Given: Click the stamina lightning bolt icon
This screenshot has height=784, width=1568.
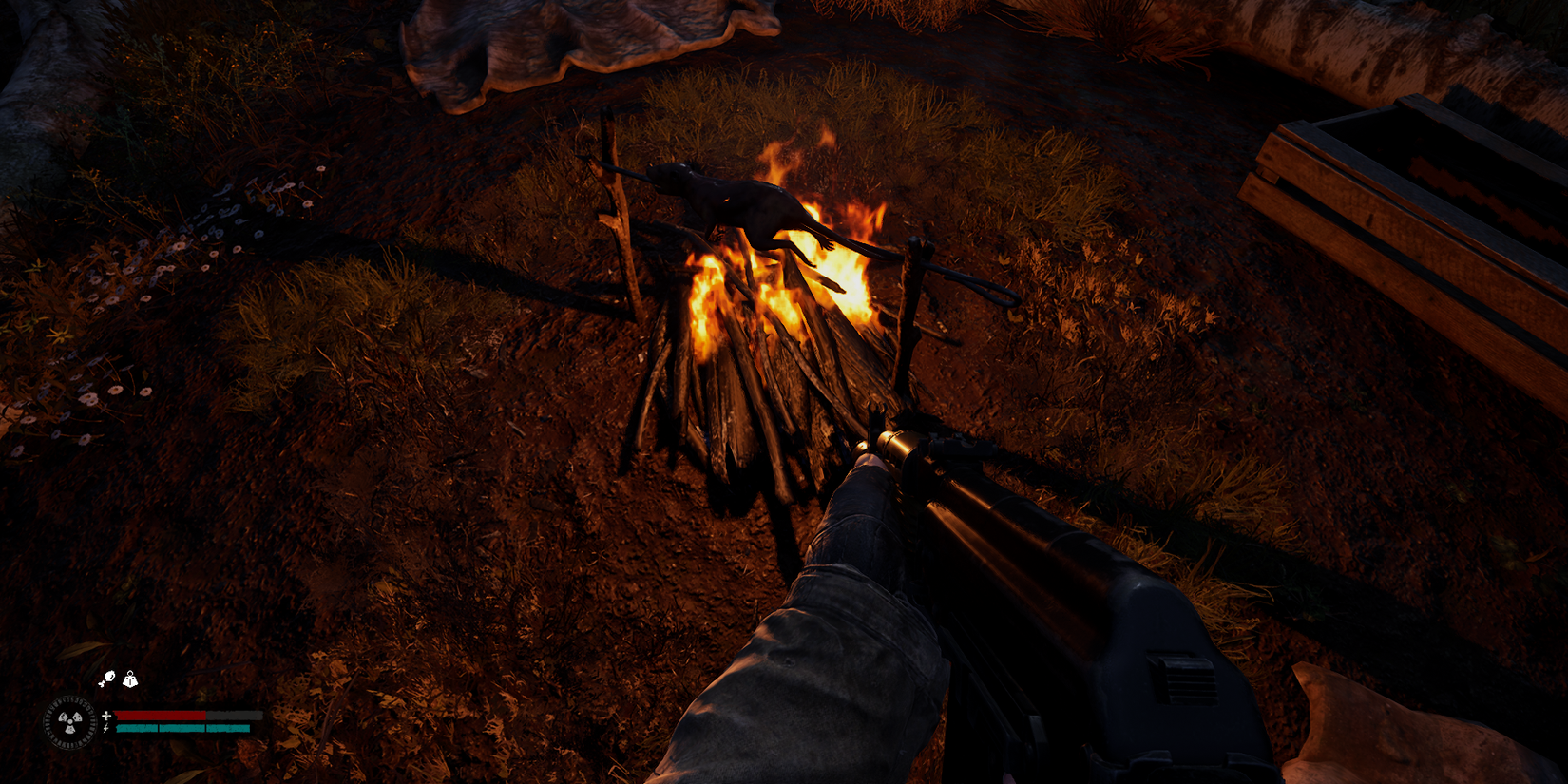Looking at the screenshot, I should [106, 730].
